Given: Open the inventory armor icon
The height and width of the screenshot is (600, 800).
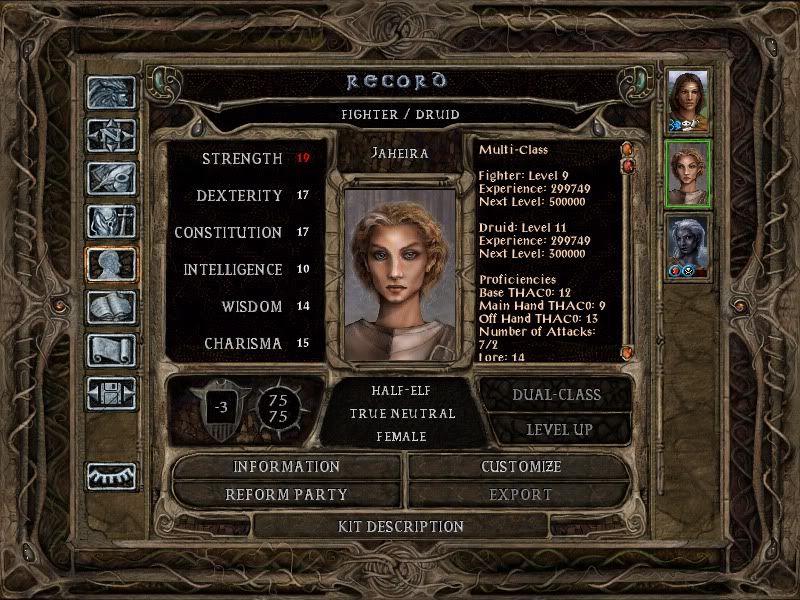Looking at the screenshot, I should 111,221.
